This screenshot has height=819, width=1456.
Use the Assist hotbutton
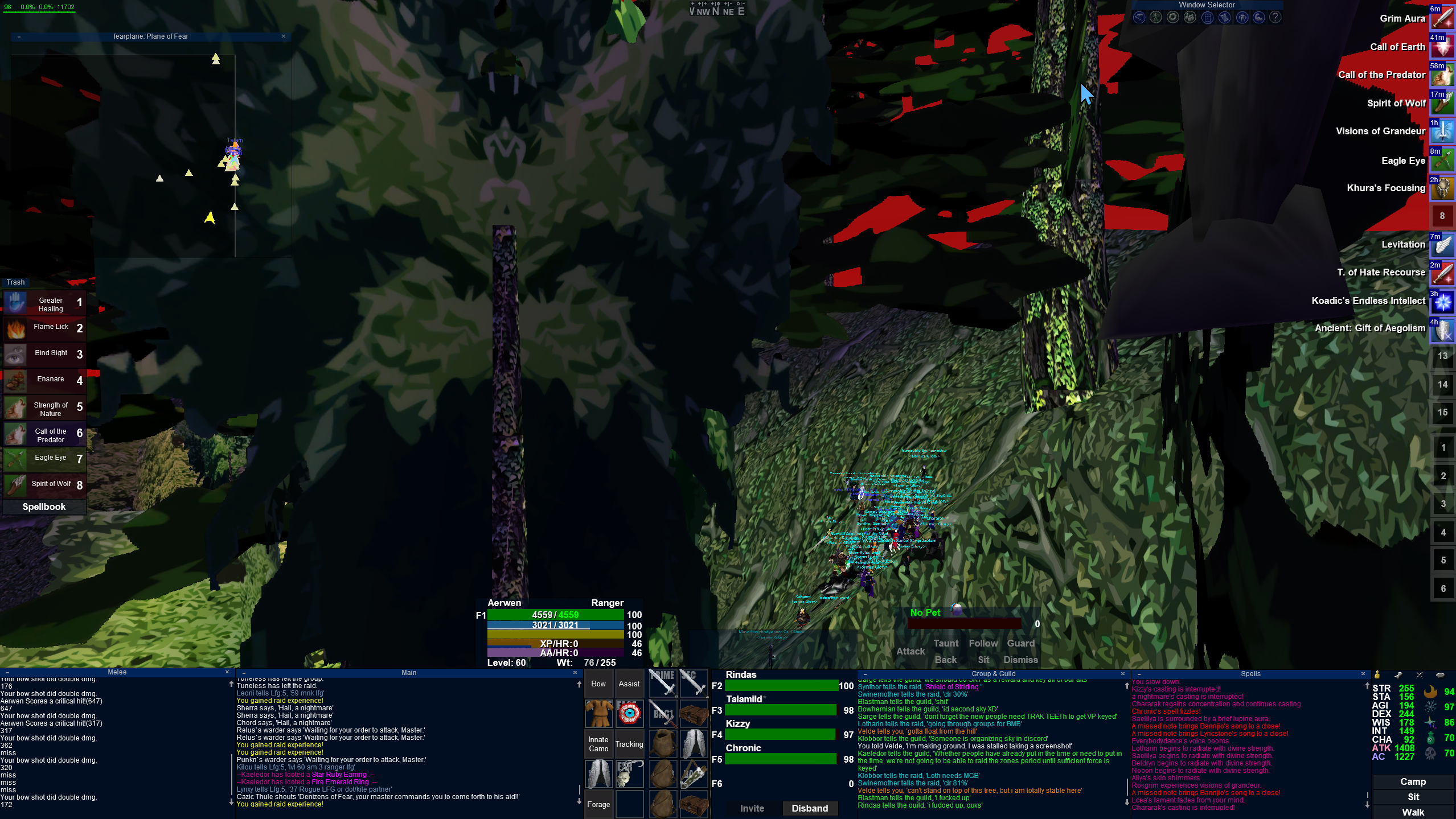[x=629, y=684]
